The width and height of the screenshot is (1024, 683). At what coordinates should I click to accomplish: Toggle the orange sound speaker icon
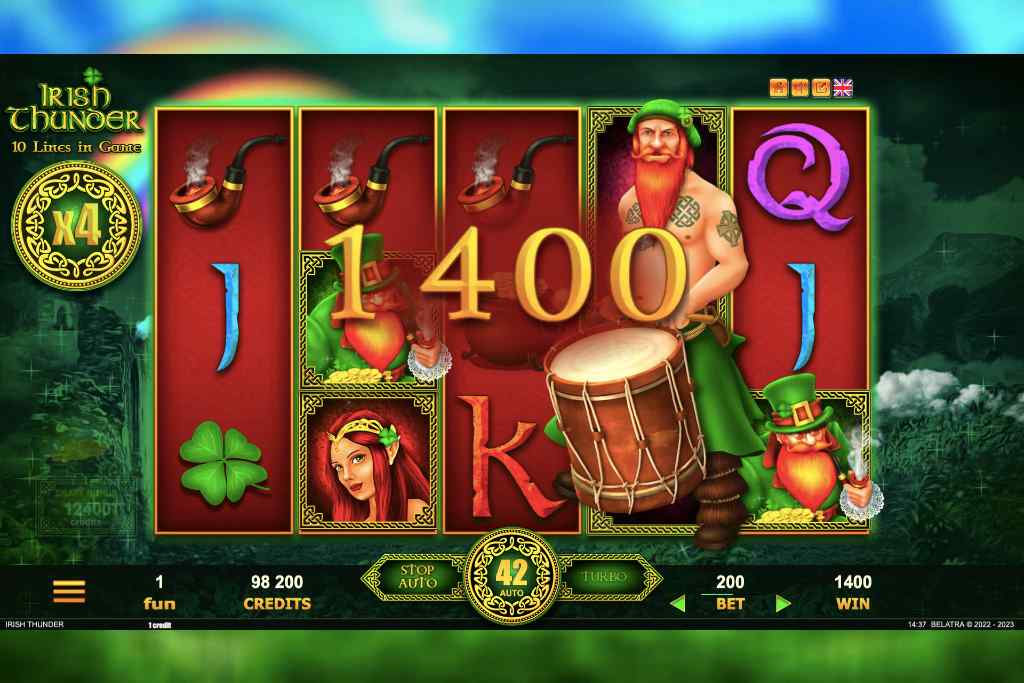pyautogui.click(x=800, y=88)
